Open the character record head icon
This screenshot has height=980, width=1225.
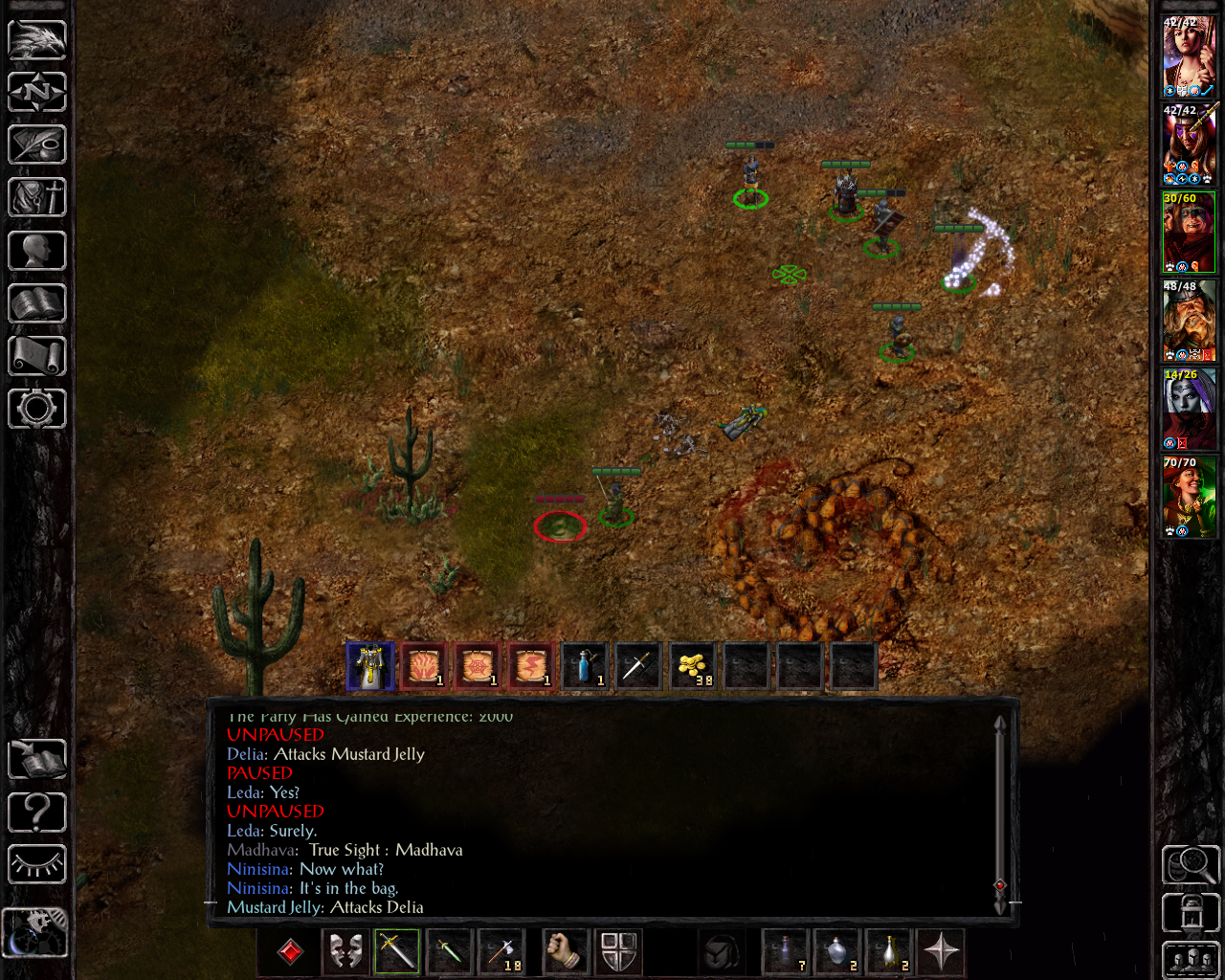click(36, 251)
